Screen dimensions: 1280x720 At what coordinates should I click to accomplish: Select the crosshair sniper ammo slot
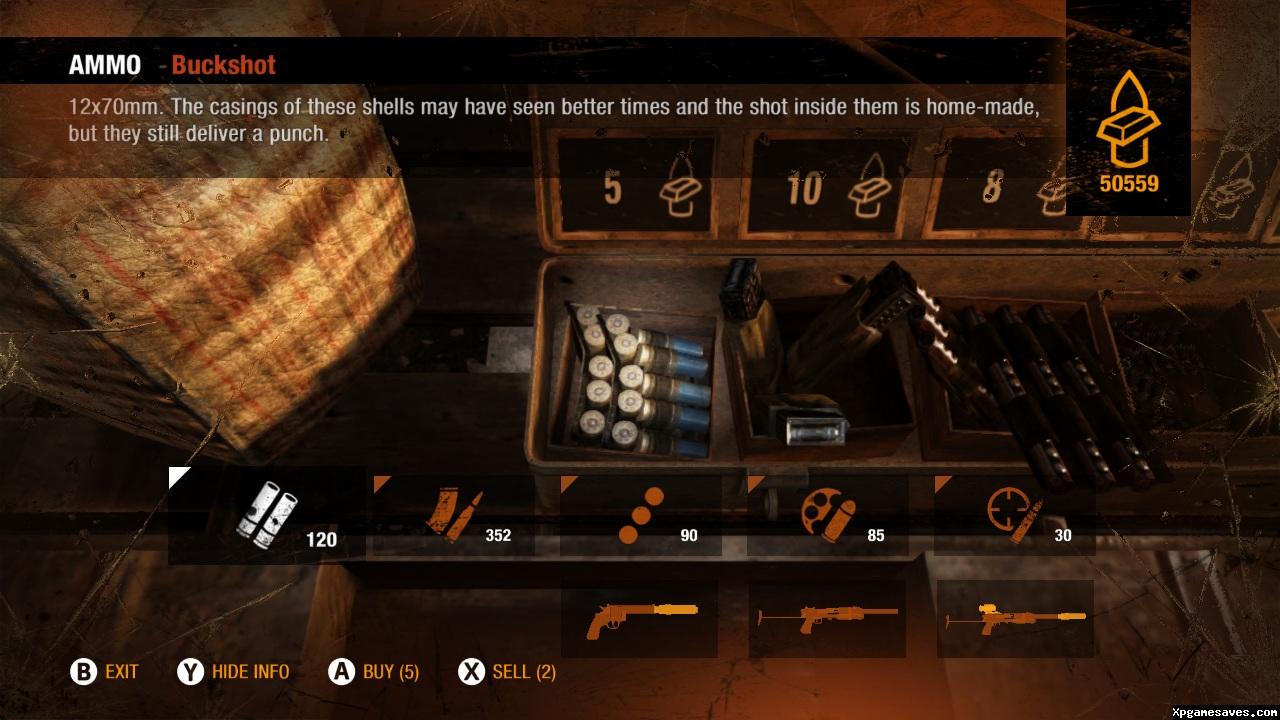click(1014, 516)
